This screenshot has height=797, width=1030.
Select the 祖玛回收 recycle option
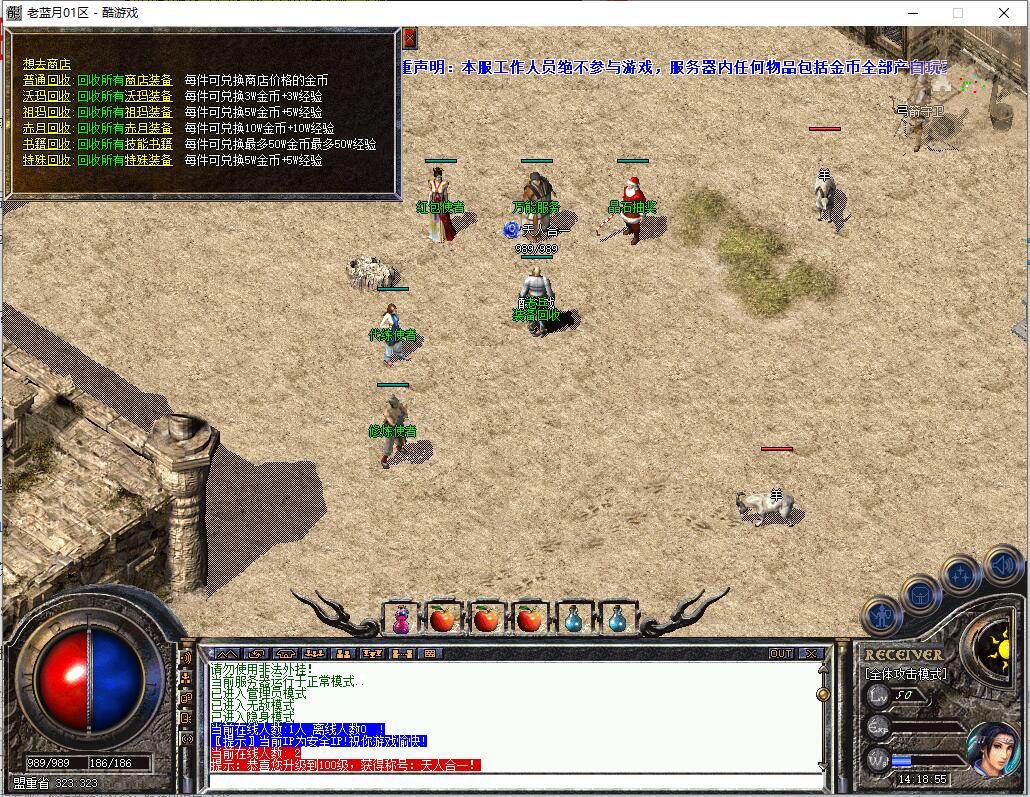tap(47, 112)
